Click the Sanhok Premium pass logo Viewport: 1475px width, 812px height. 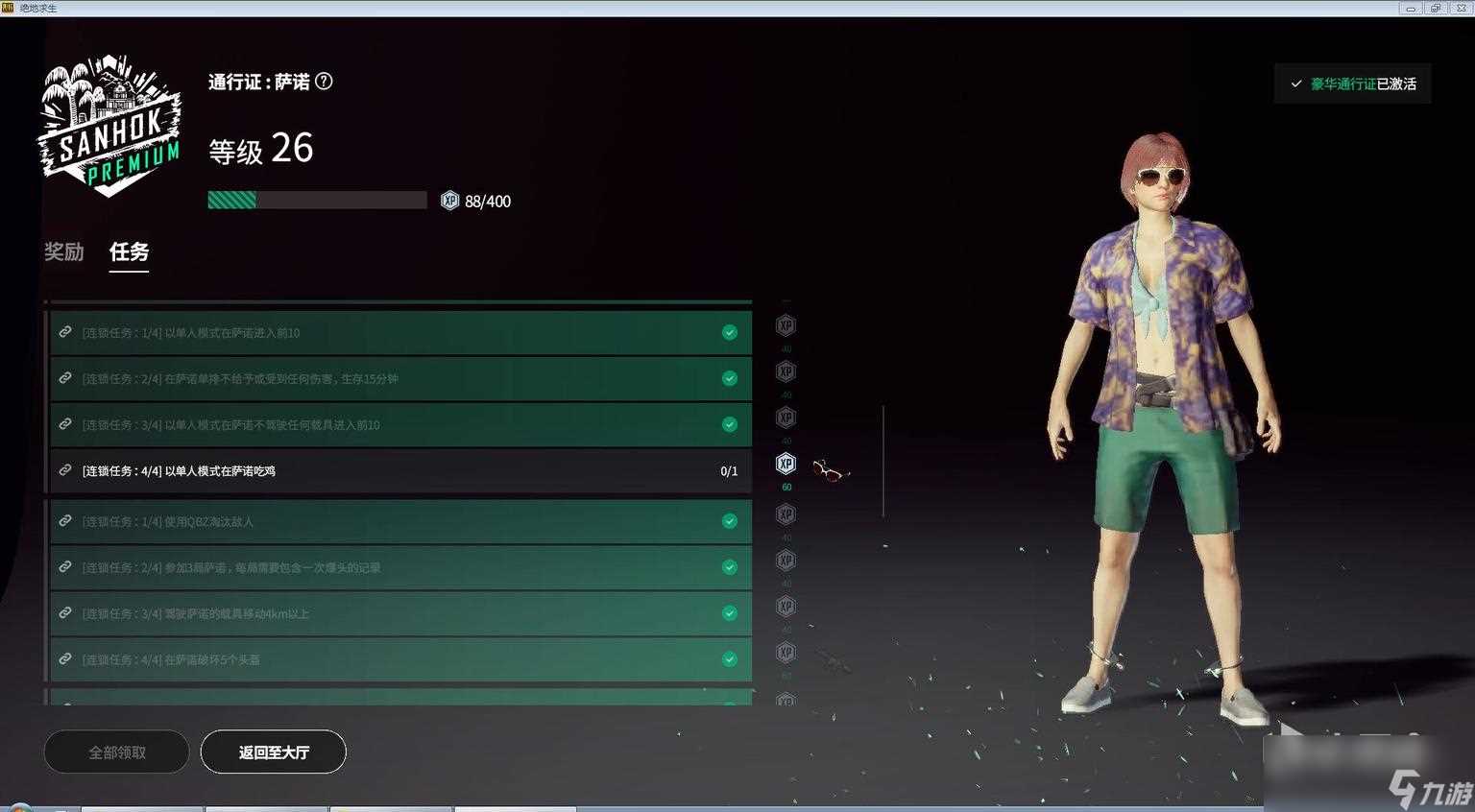tap(109, 126)
